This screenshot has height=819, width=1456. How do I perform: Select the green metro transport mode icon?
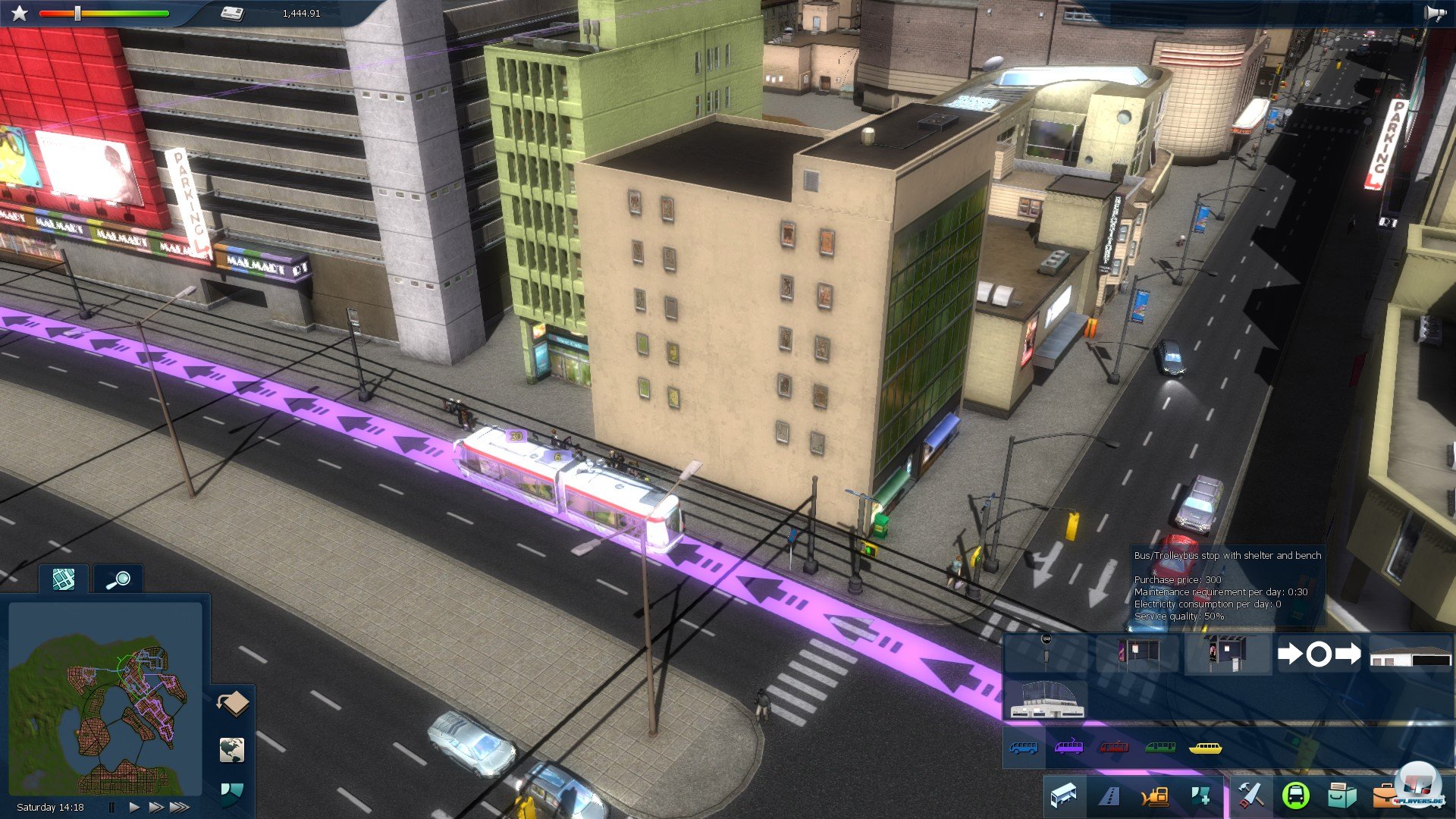tap(1161, 748)
